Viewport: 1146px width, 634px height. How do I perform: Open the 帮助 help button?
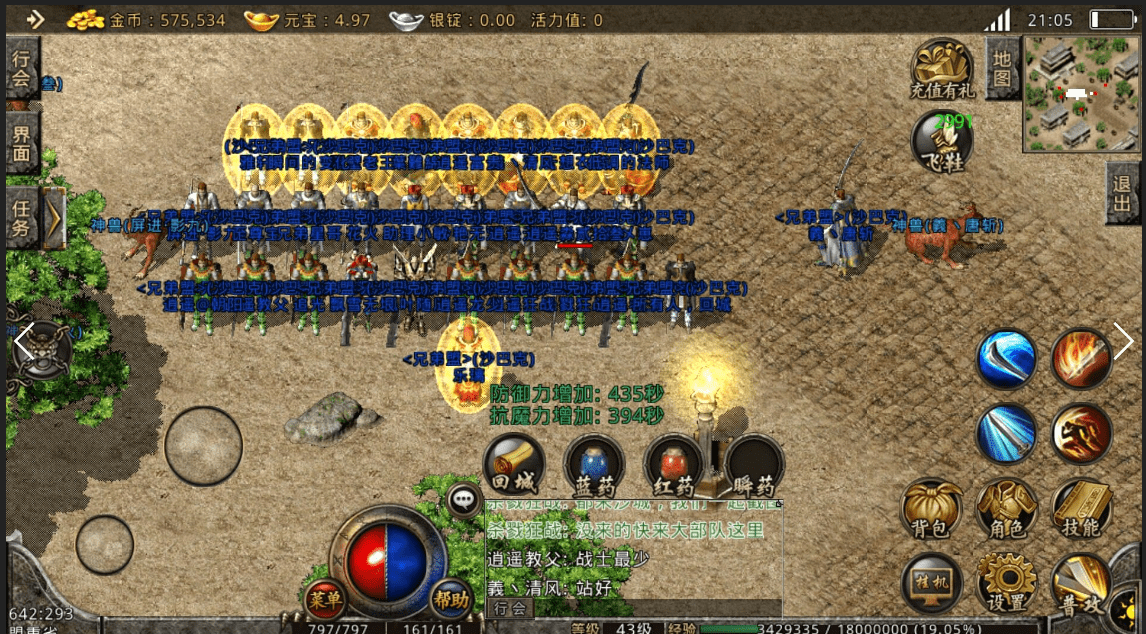(x=451, y=600)
